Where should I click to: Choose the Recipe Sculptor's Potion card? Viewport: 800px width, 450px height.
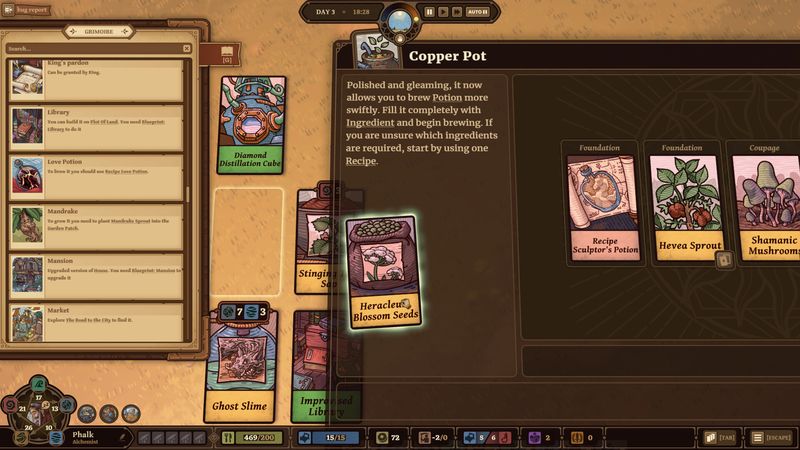(600, 207)
